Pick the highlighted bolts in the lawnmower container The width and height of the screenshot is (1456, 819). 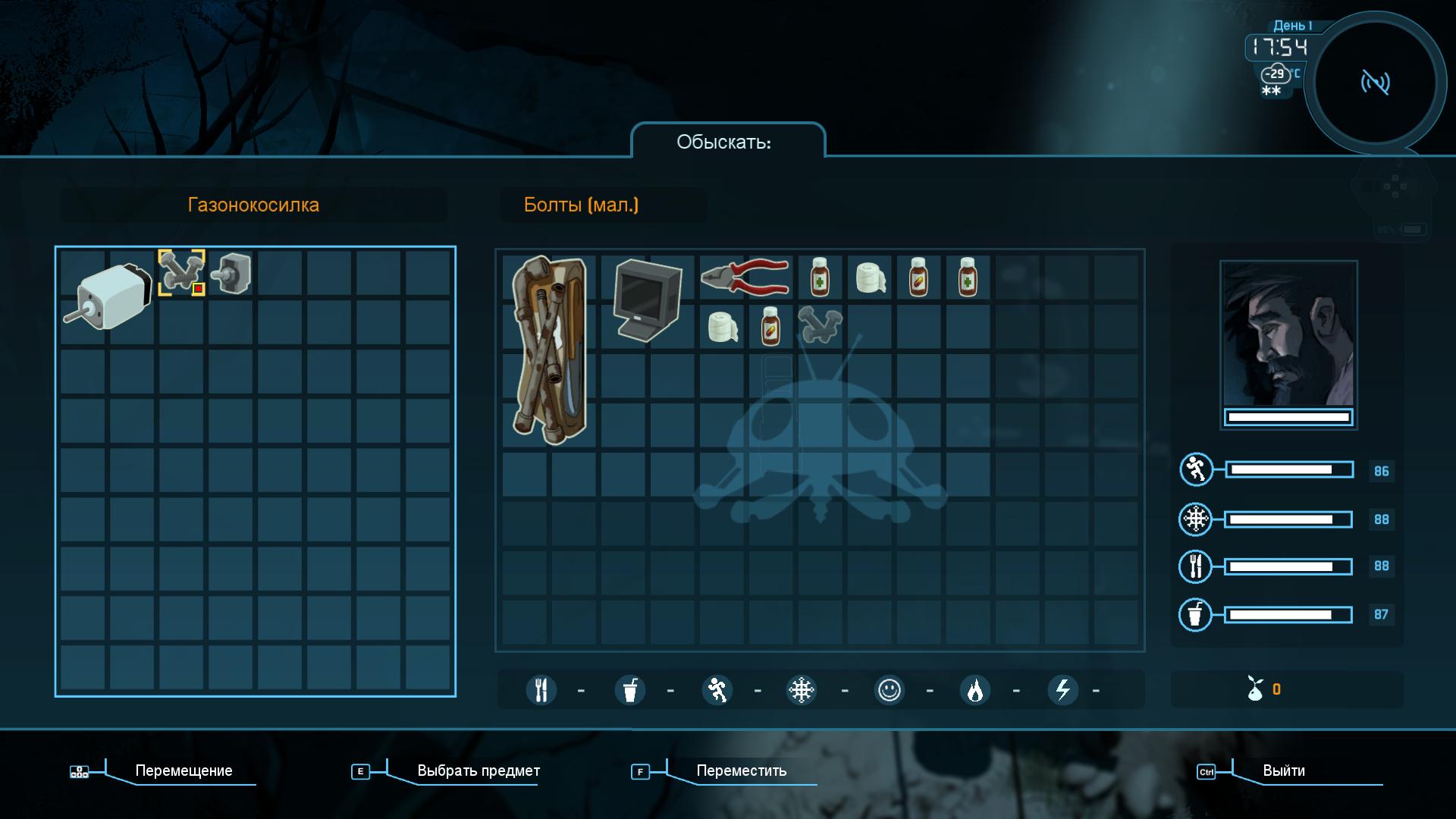[x=181, y=273]
